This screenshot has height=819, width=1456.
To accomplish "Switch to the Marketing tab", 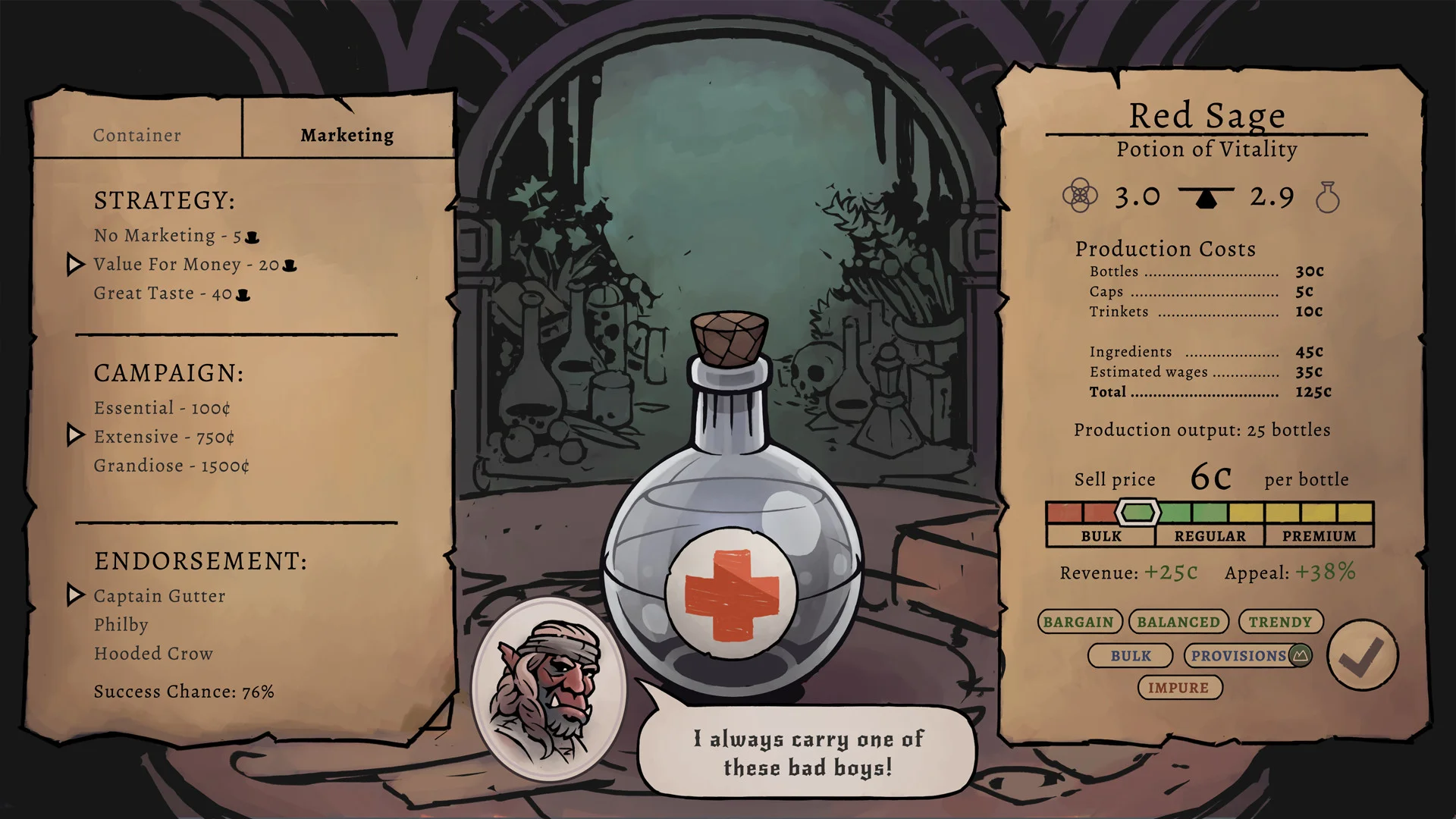I will click(347, 134).
